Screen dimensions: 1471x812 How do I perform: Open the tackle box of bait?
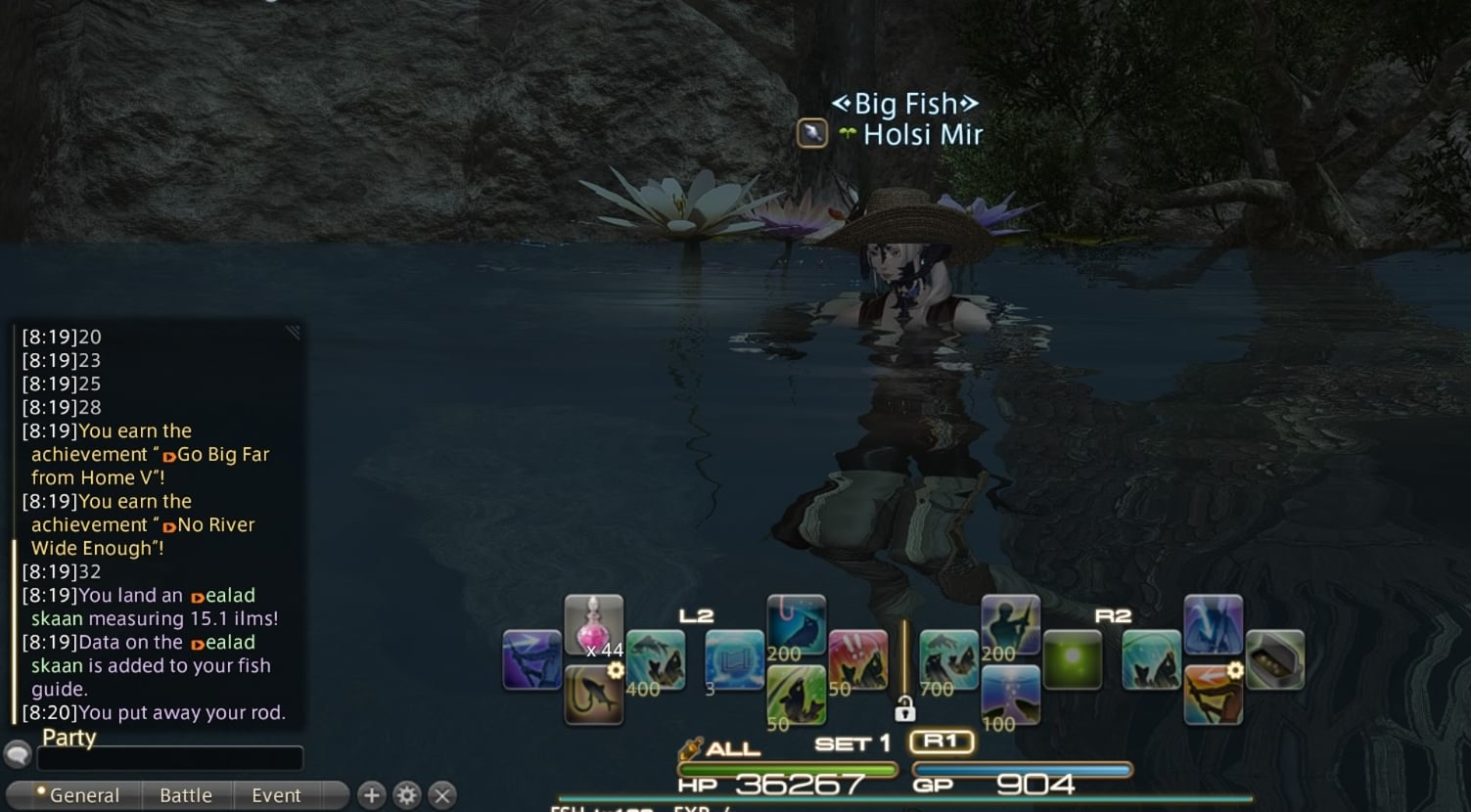click(x=1274, y=660)
